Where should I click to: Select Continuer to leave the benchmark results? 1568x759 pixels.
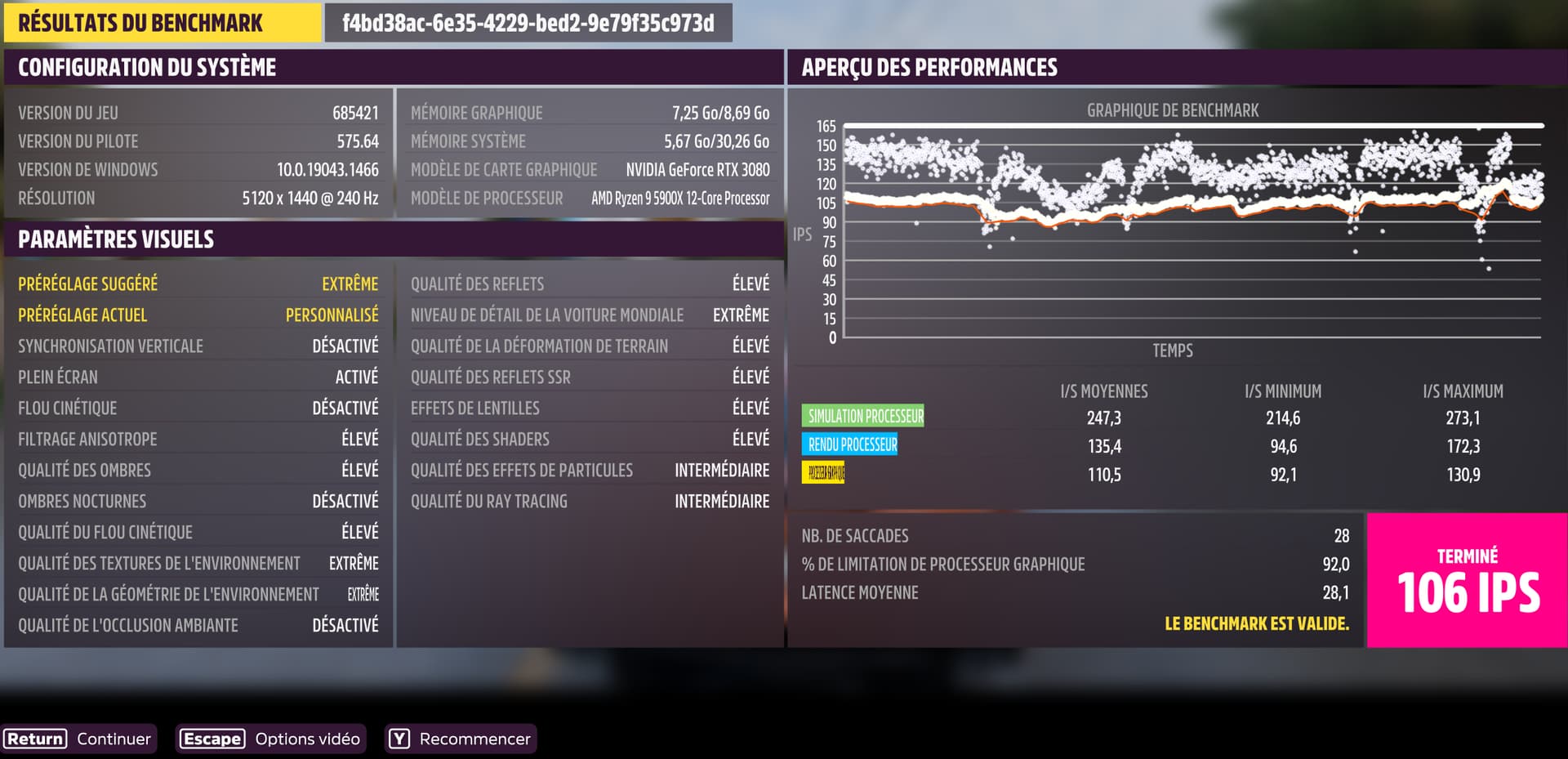[78, 739]
